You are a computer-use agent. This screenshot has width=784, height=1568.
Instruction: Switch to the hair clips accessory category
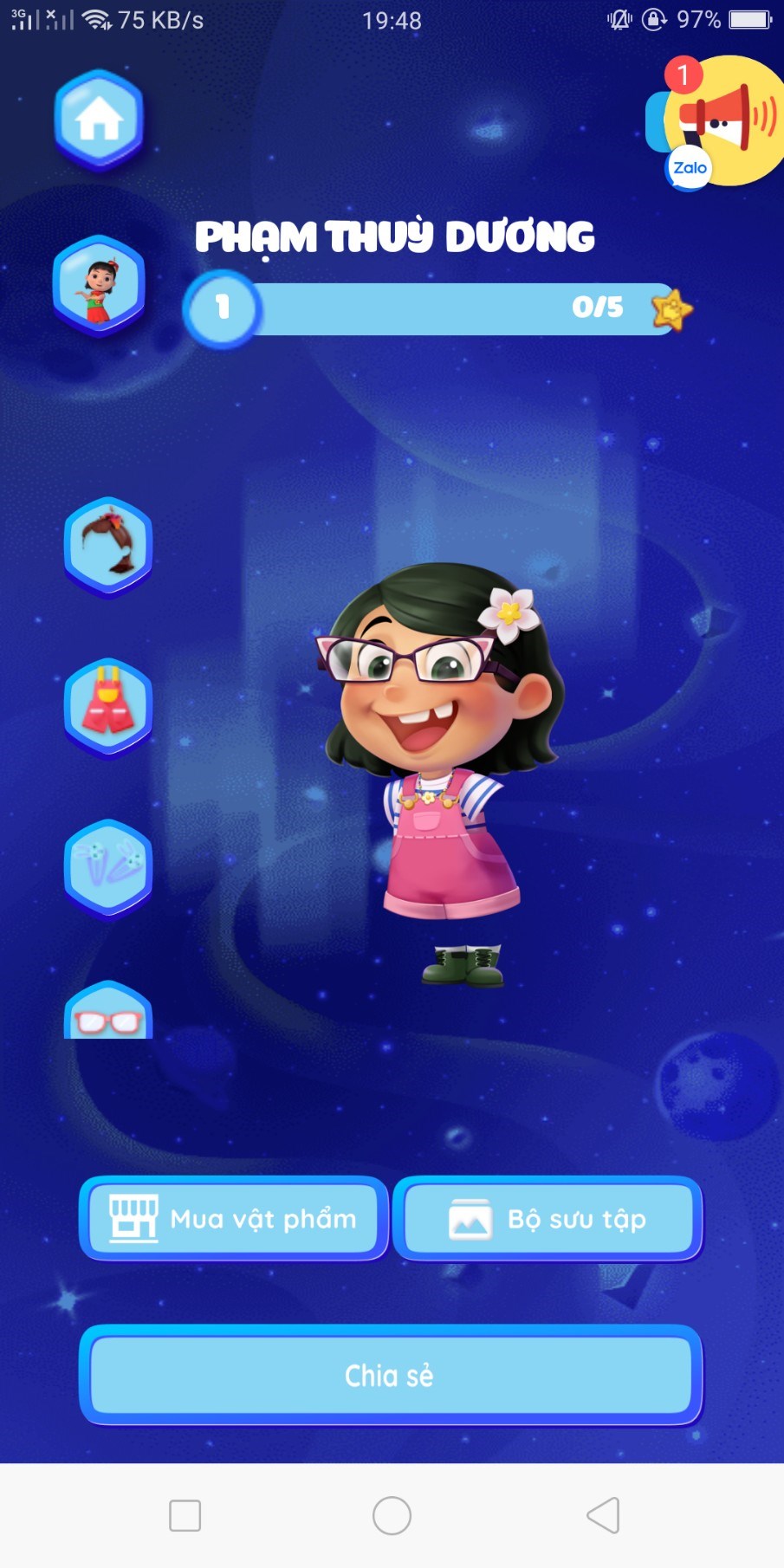pos(108,867)
